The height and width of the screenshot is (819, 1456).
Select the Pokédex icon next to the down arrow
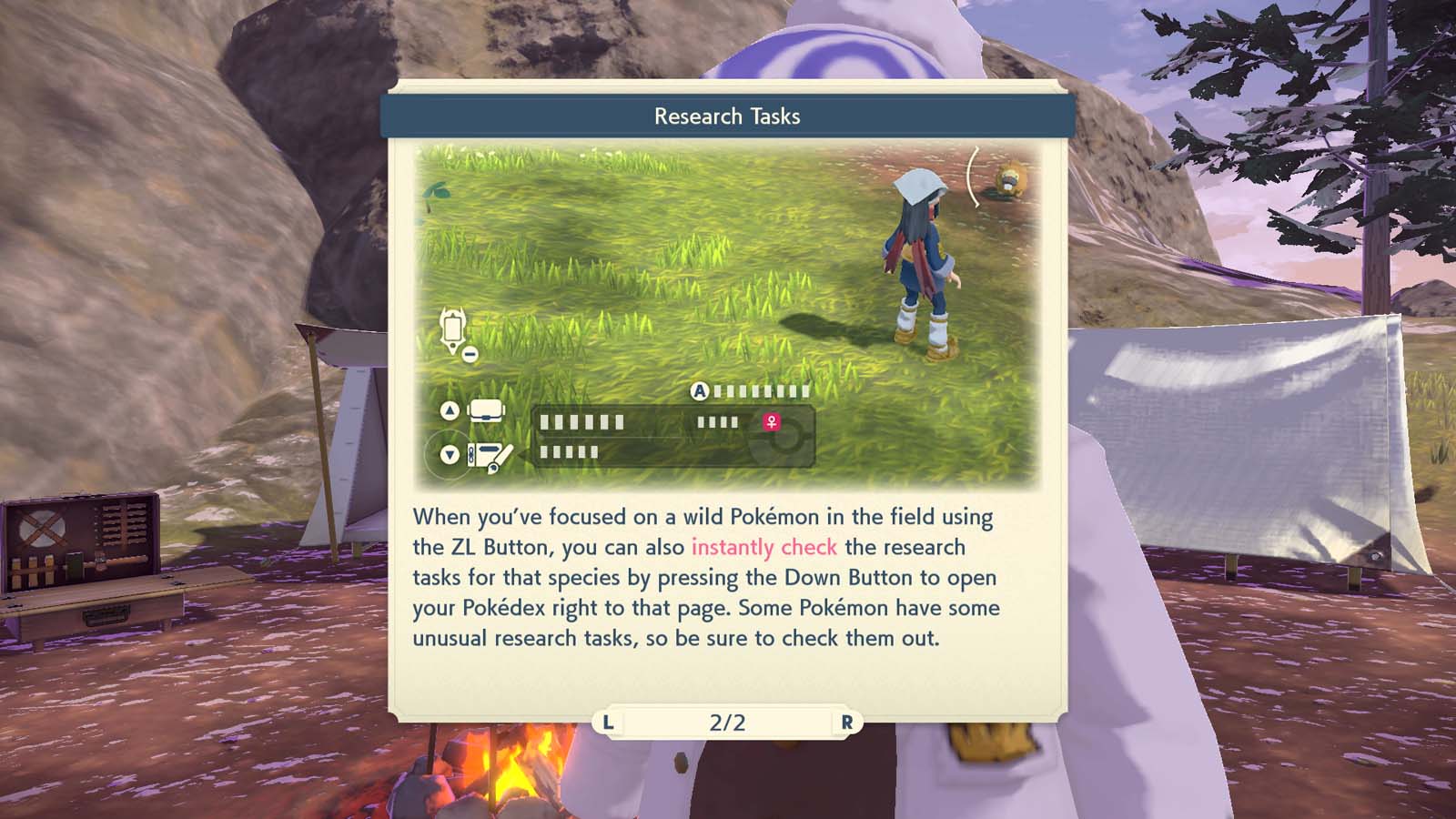487,455
